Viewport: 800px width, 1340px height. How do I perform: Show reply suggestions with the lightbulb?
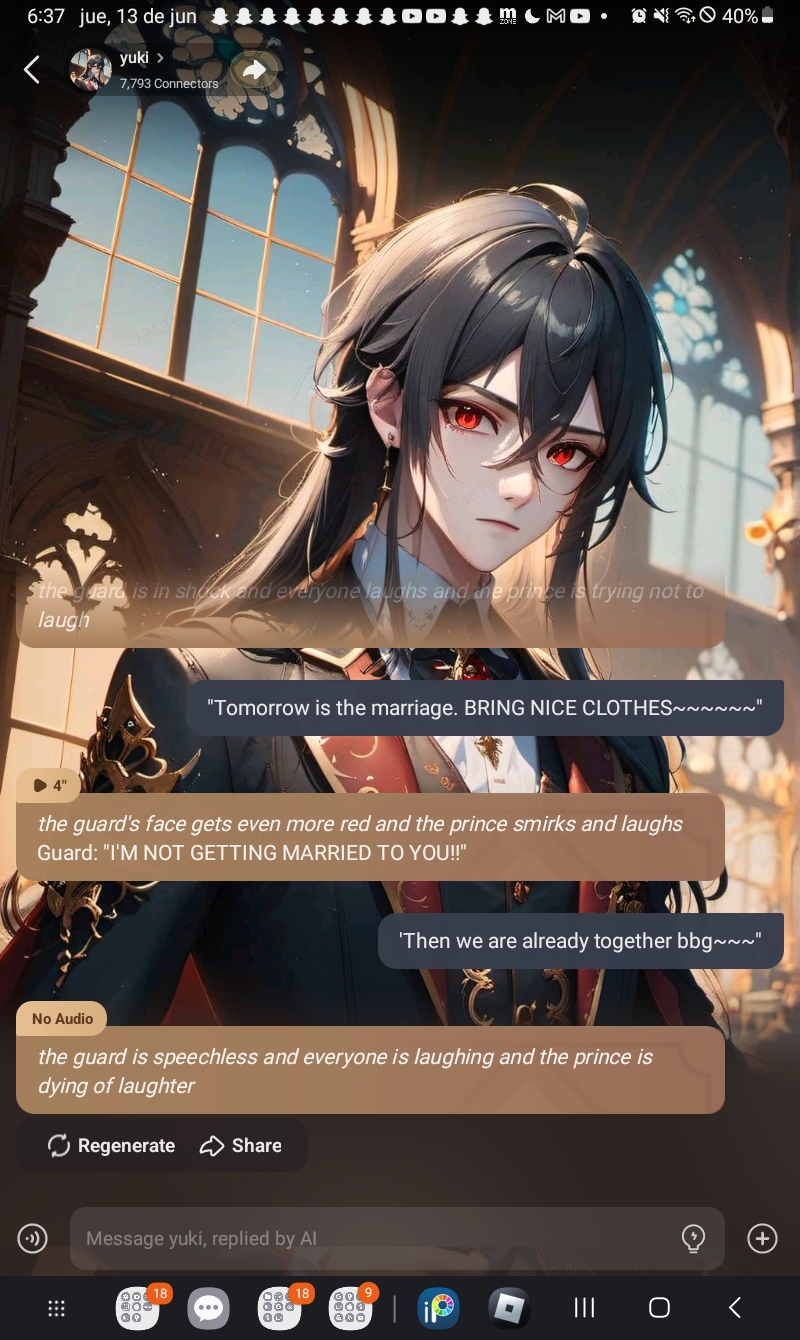point(693,1239)
